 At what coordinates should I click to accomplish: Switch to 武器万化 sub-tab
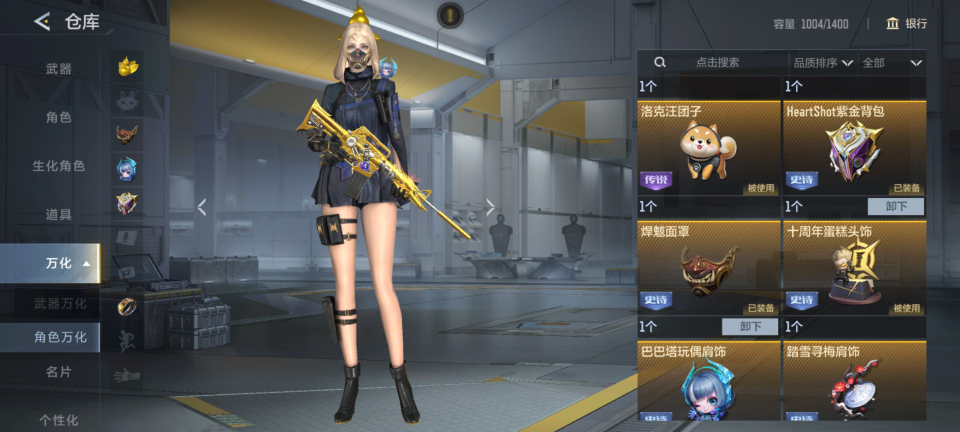[x=60, y=303]
